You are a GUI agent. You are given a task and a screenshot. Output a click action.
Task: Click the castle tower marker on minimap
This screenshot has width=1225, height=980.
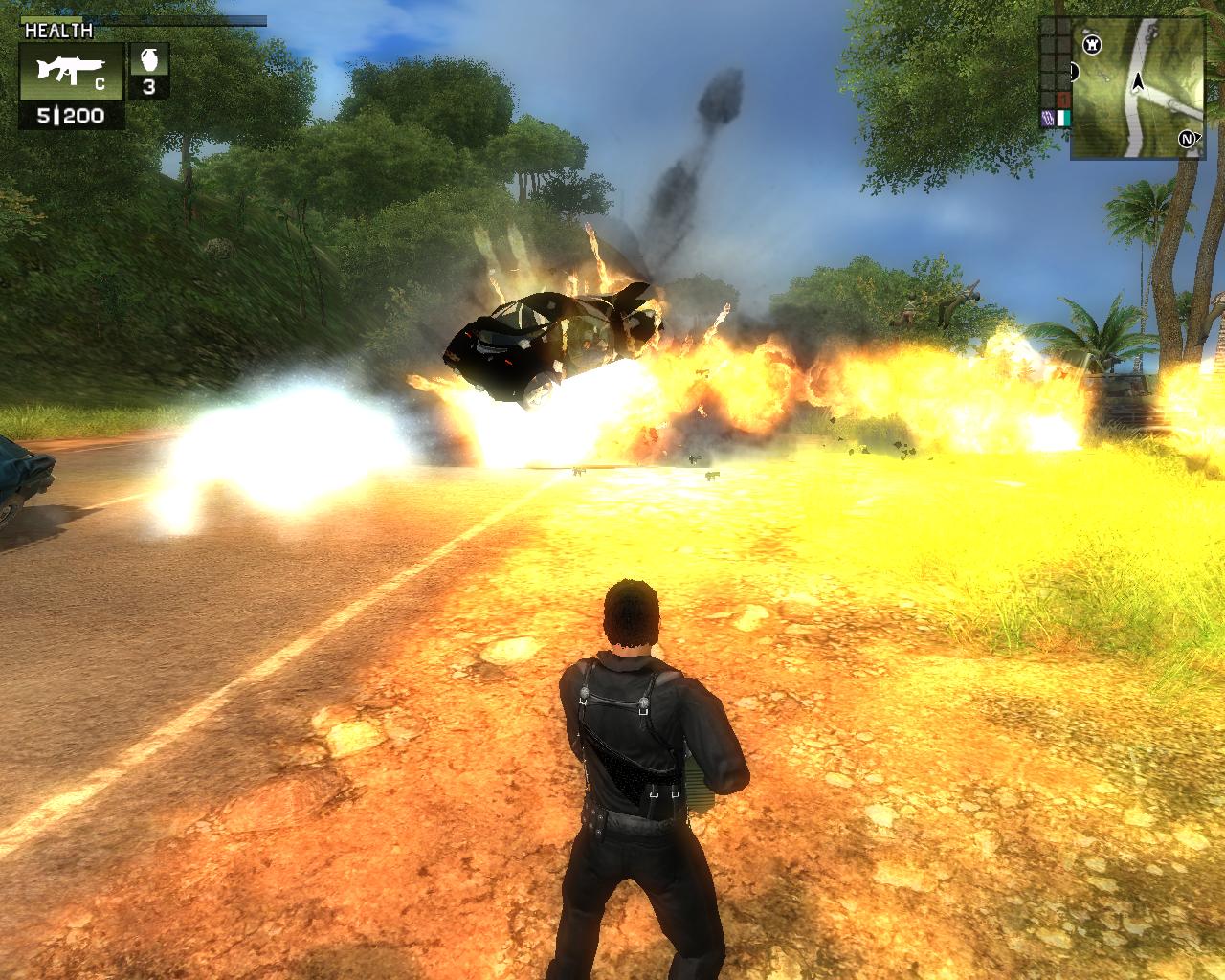click(1091, 44)
